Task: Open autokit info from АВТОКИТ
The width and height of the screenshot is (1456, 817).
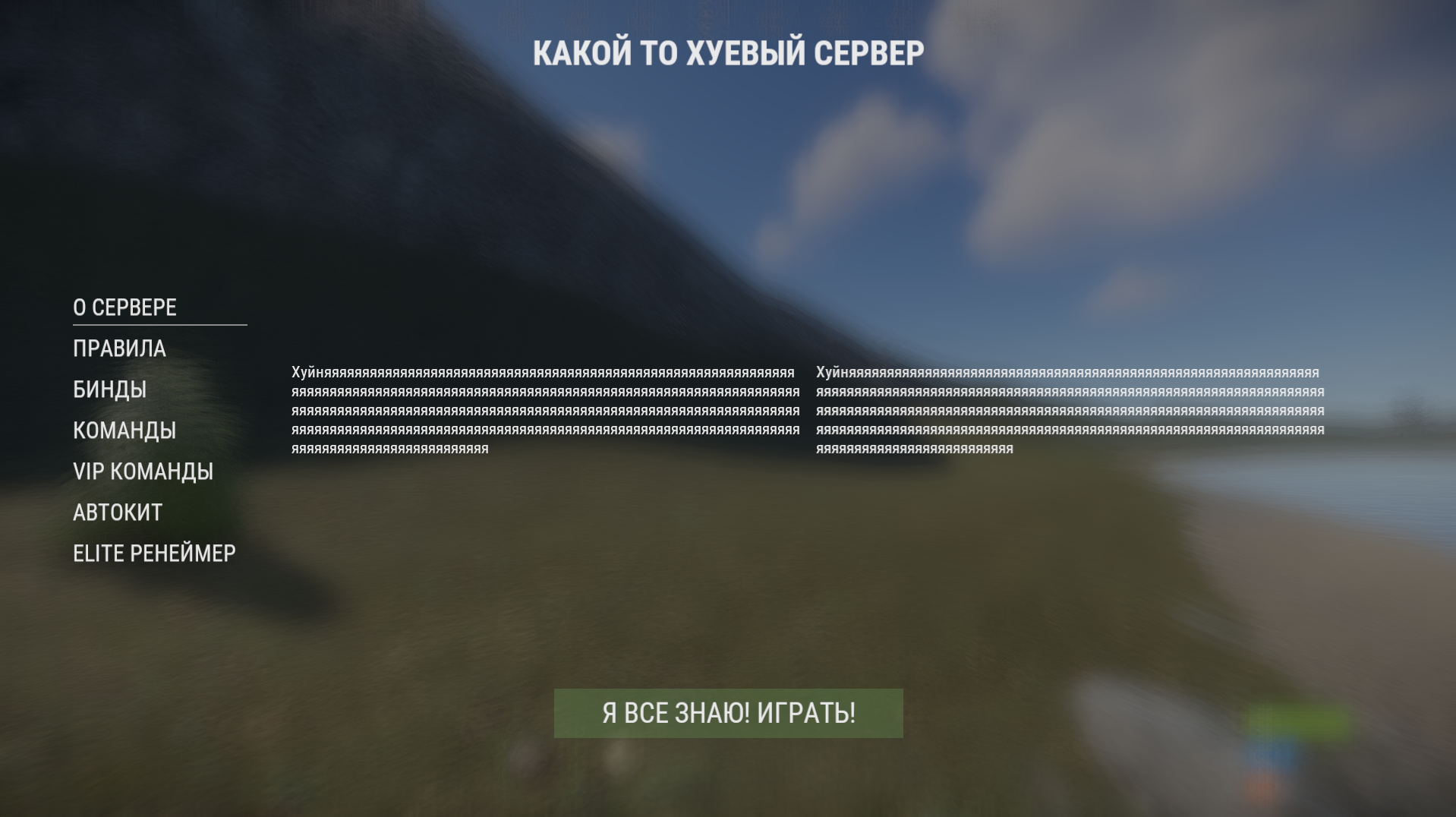Action: tap(116, 513)
